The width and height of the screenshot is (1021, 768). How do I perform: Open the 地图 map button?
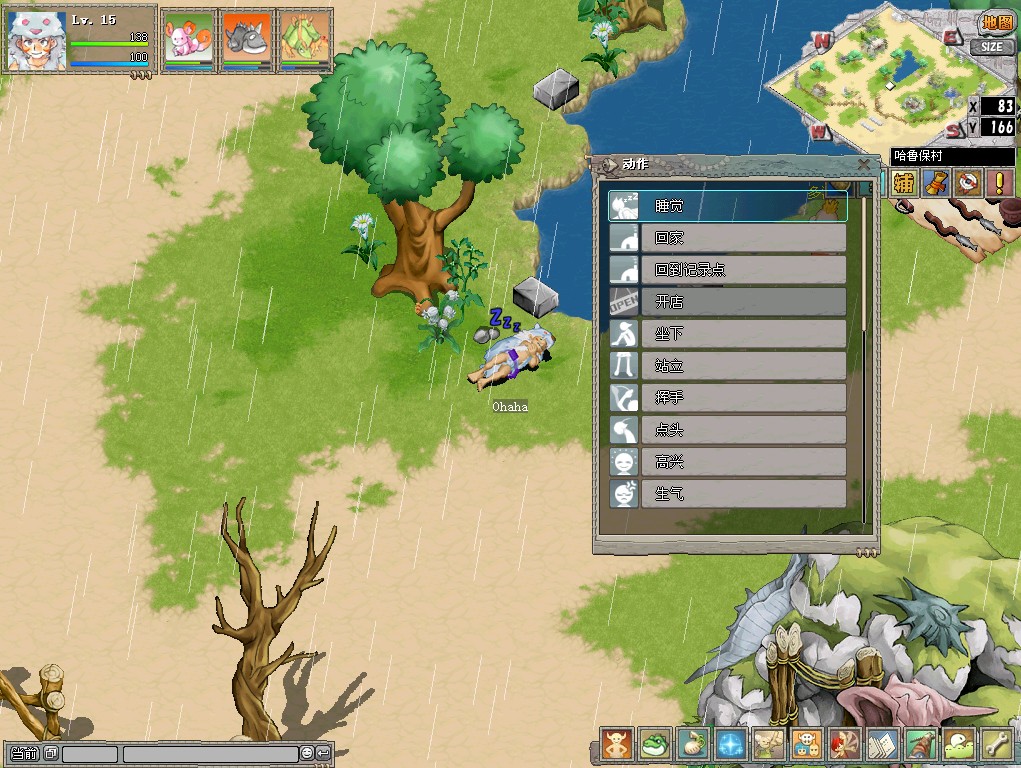[x=996, y=23]
